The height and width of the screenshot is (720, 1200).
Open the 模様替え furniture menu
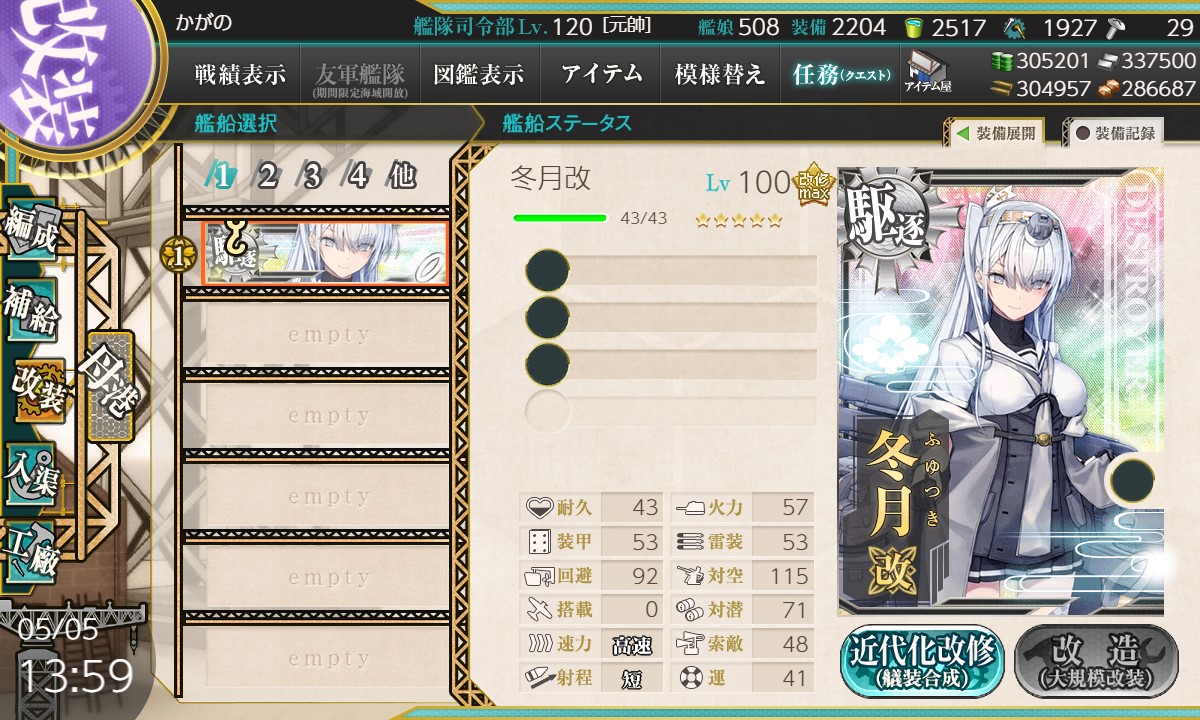pyautogui.click(x=720, y=74)
